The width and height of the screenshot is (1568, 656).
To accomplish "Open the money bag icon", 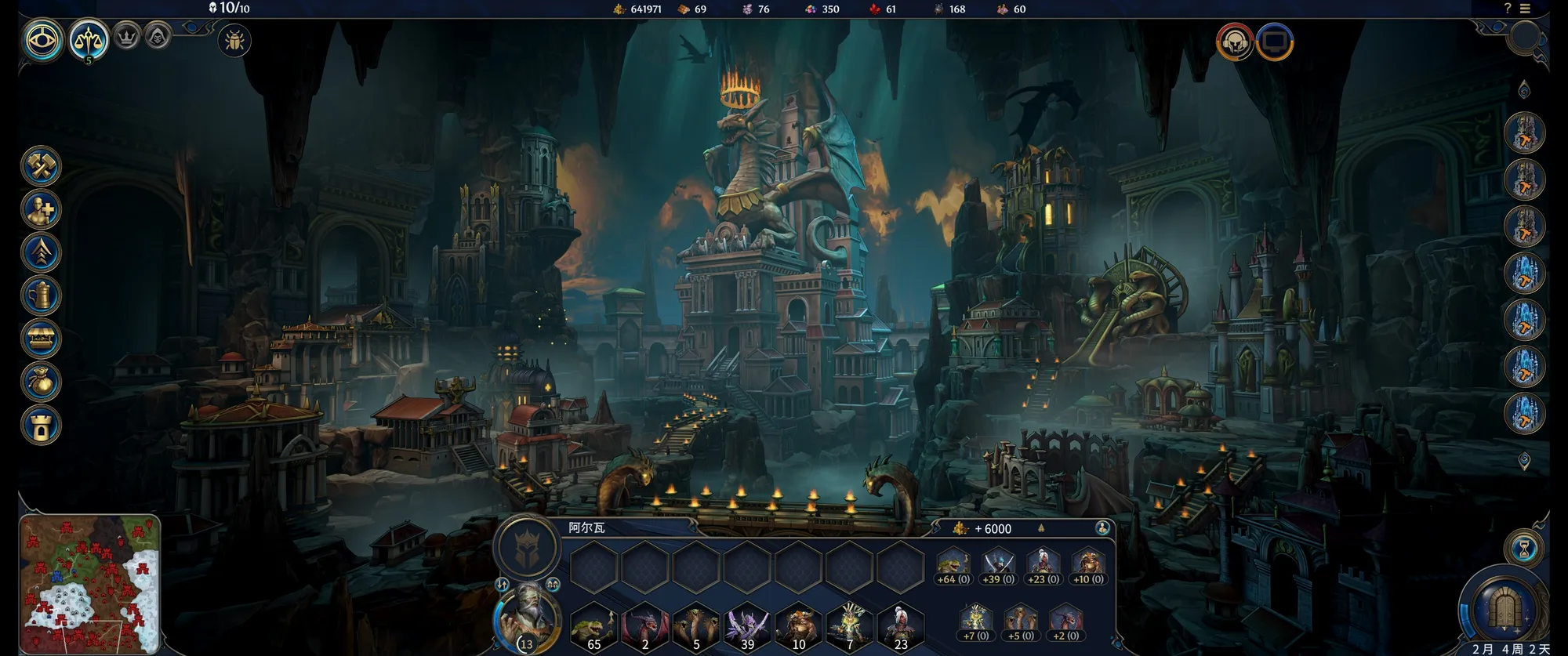I will pos(41,382).
